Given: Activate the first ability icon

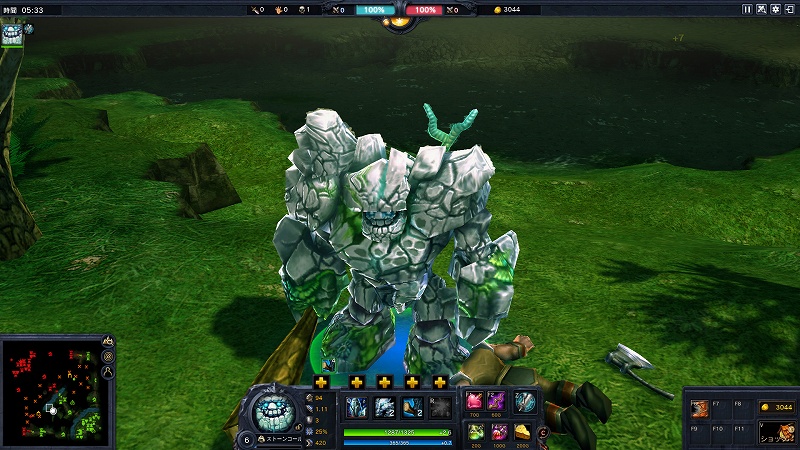Looking at the screenshot, I should point(356,406).
